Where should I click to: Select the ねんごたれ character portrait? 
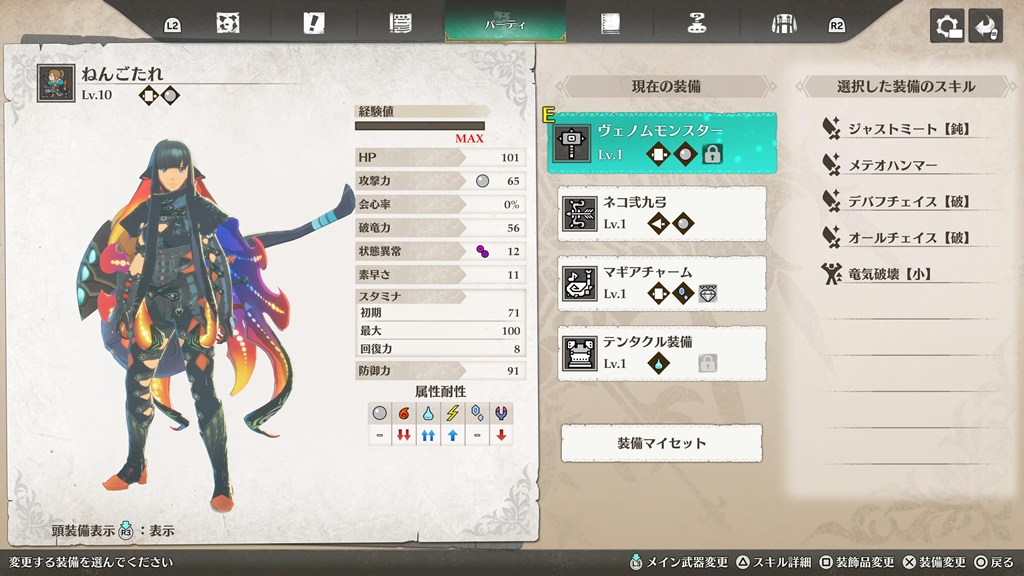55,84
